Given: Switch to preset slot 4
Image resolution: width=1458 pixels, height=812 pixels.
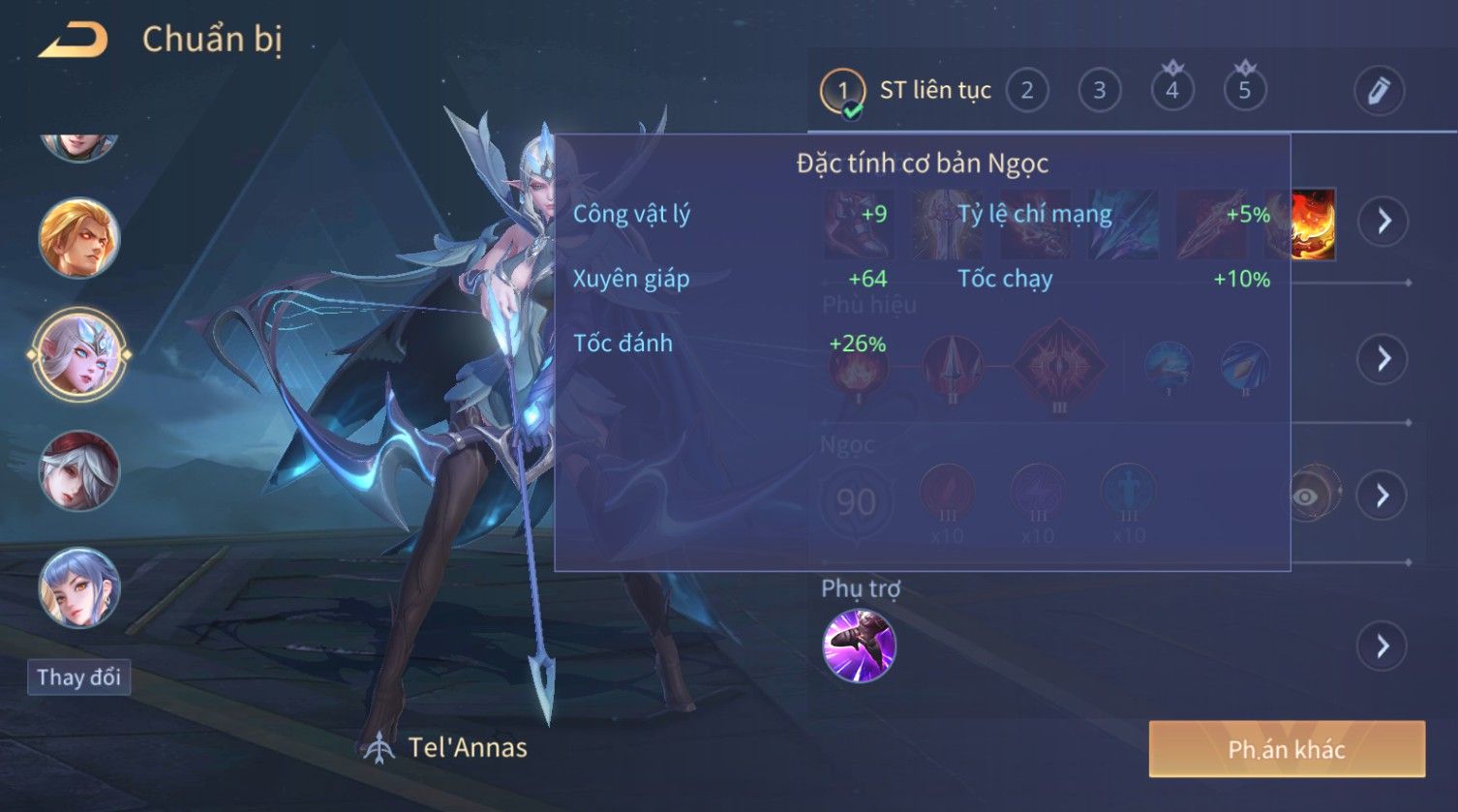Looking at the screenshot, I should 1171,91.
